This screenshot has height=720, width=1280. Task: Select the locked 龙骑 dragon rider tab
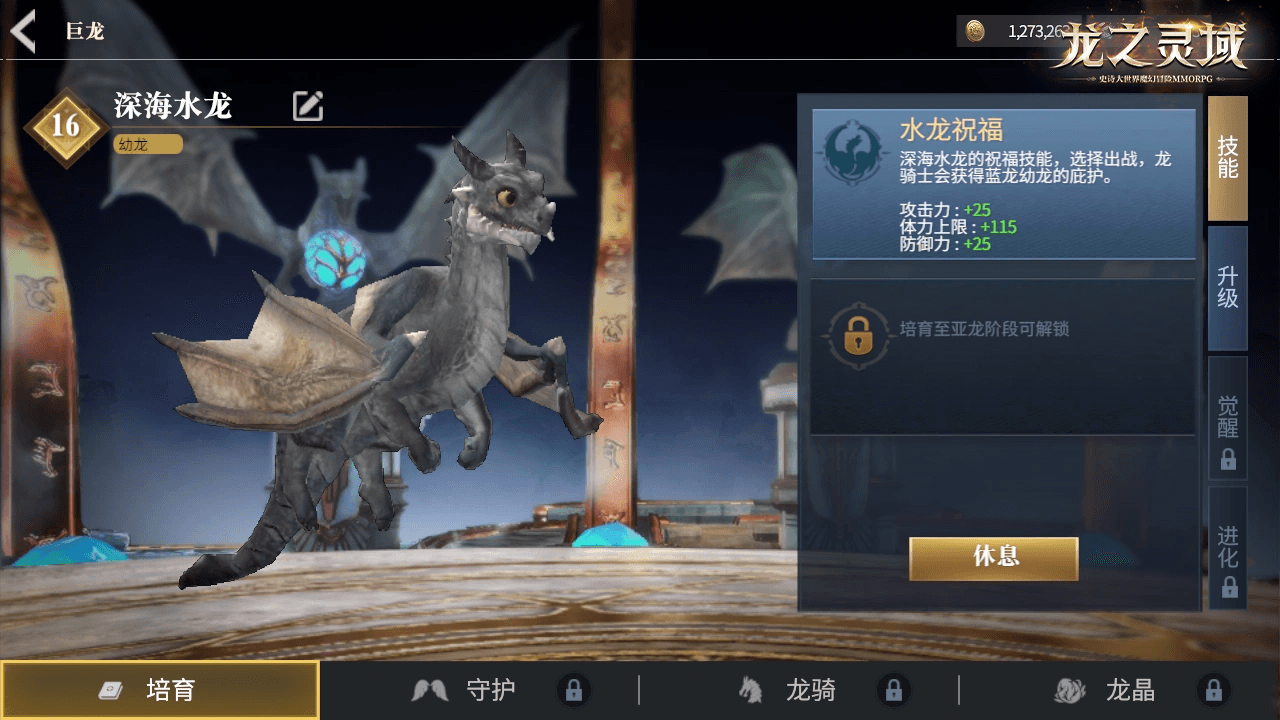click(810, 690)
